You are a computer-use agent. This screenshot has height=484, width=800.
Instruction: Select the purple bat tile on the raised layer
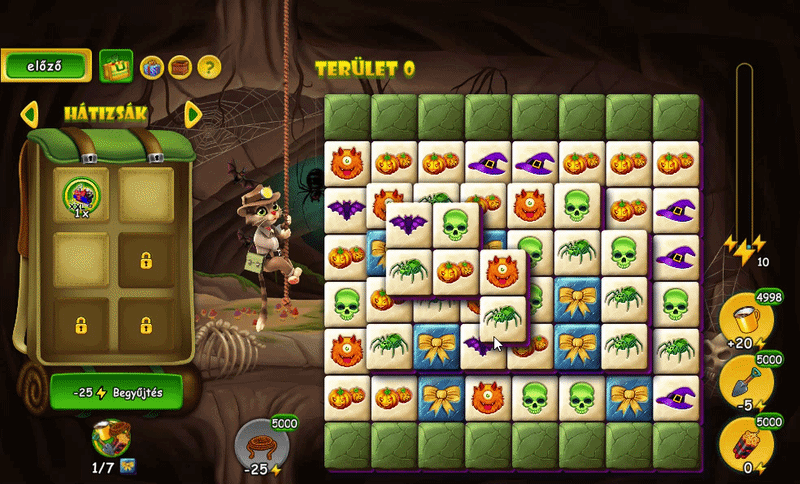[x=408, y=224]
